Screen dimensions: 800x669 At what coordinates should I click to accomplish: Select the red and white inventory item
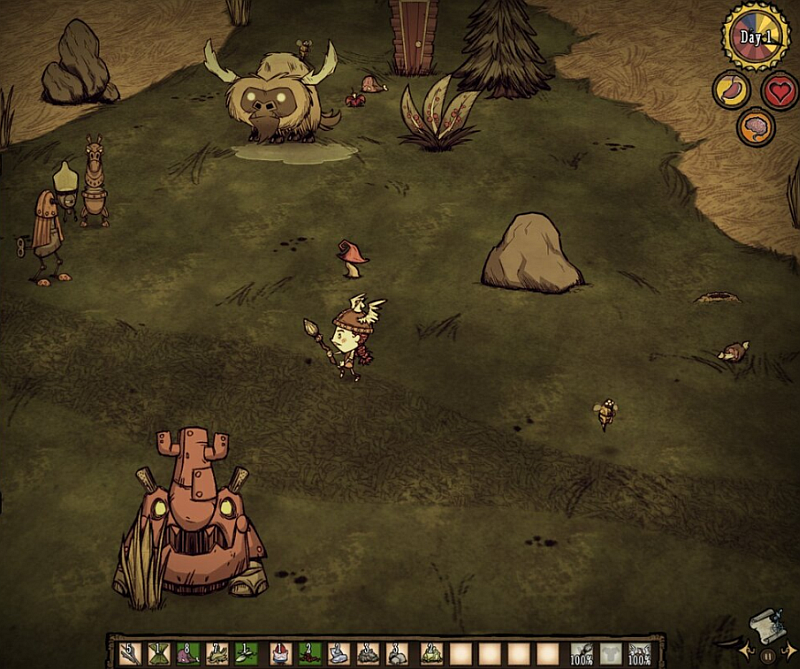click(277, 654)
